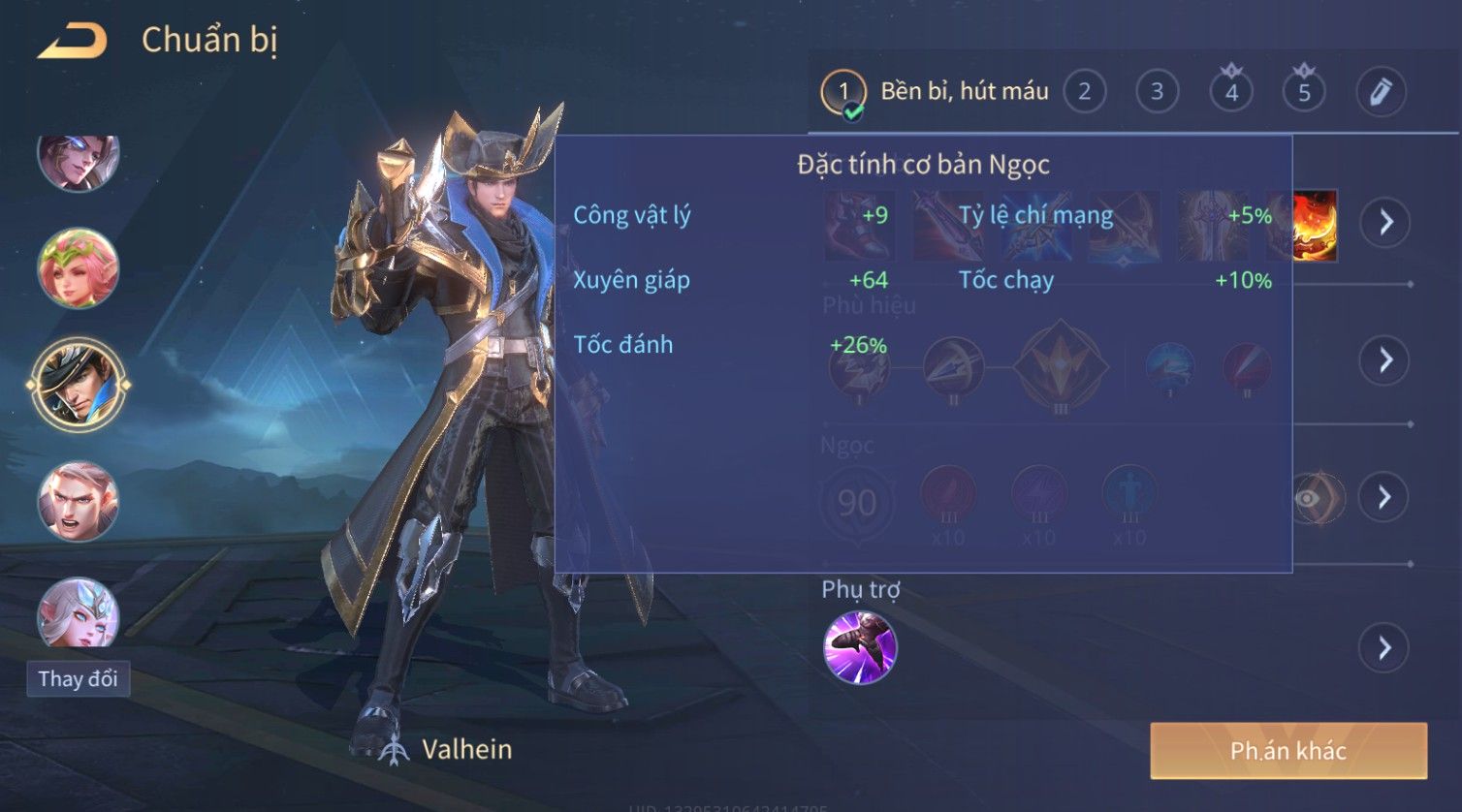Open the Phù hiệu badge section arrow
Screen dimensions: 1462x812
point(1385,360)
